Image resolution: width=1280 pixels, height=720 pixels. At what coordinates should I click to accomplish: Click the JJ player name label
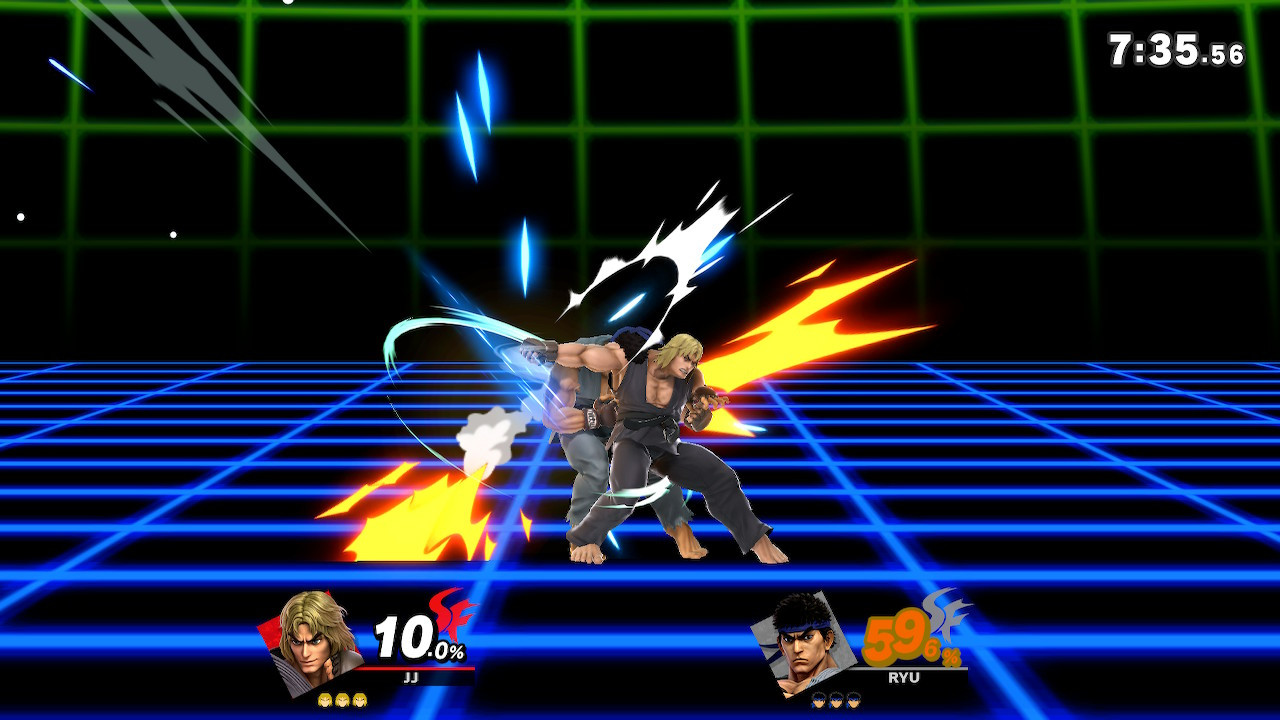[x=410, y=676]
